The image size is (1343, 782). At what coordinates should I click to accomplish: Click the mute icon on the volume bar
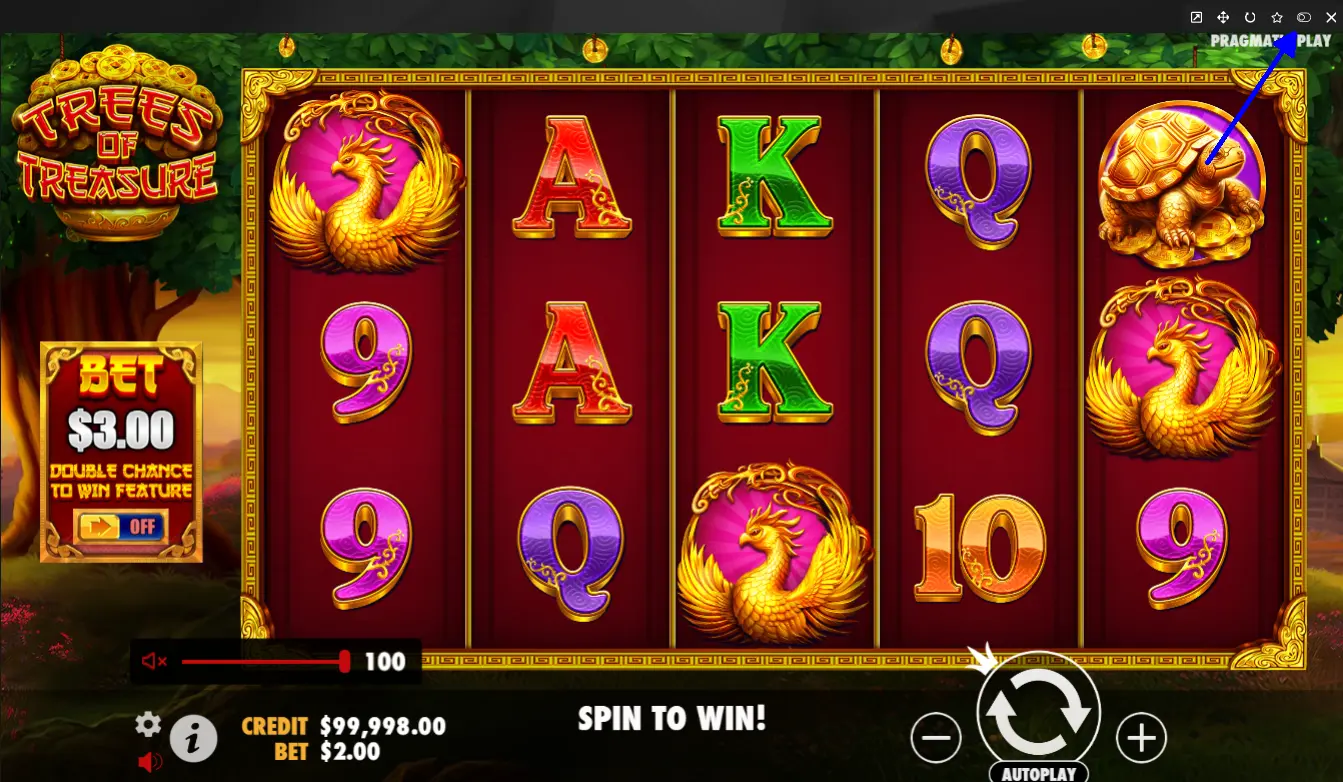[x=153, y=661]
